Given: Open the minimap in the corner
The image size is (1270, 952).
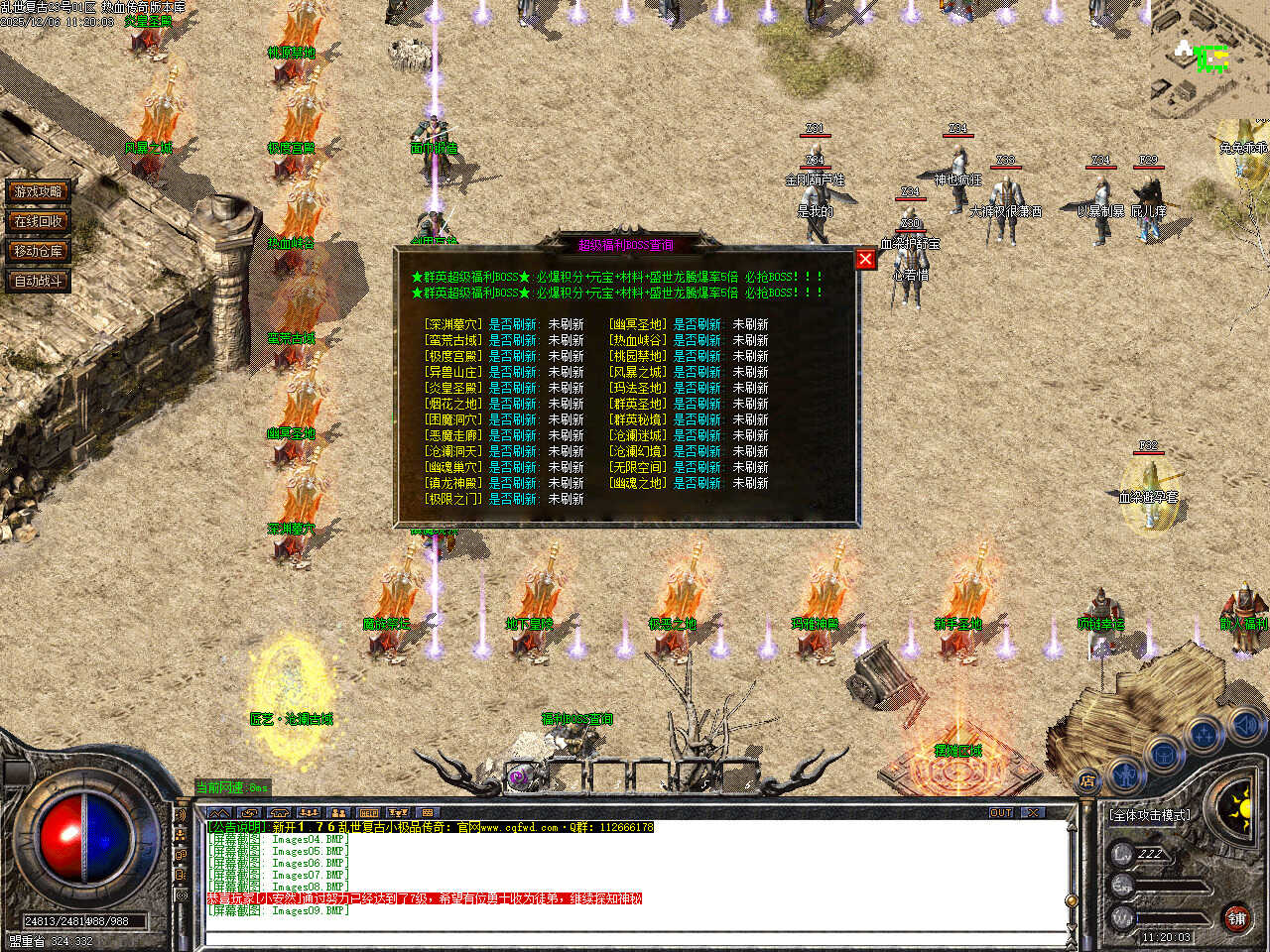Looking at the screenshot, I should (x=1208, y=58).
